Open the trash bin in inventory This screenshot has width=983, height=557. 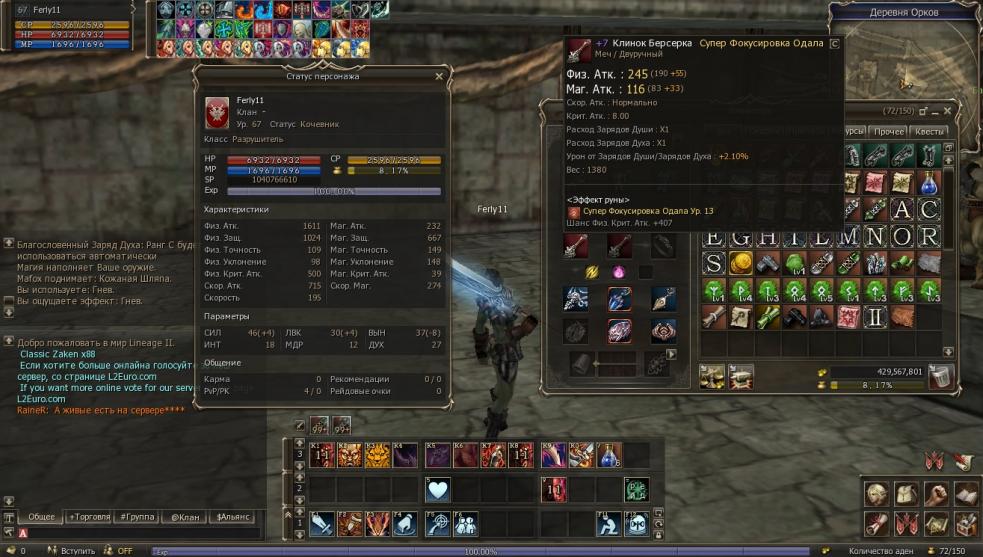[x=940, y=376]
